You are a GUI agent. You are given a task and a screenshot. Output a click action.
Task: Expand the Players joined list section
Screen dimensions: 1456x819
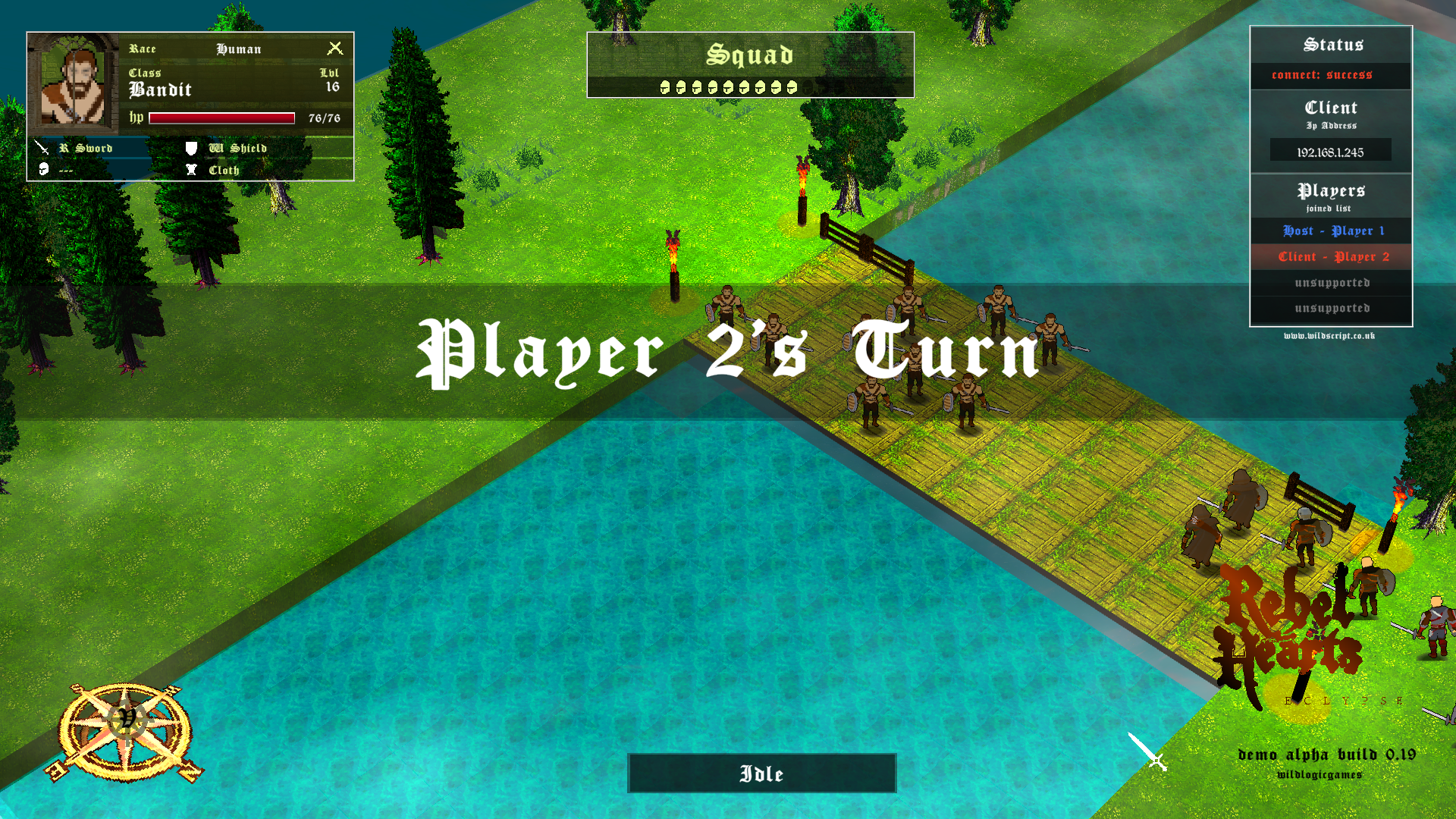click(x=1329, y=196)
